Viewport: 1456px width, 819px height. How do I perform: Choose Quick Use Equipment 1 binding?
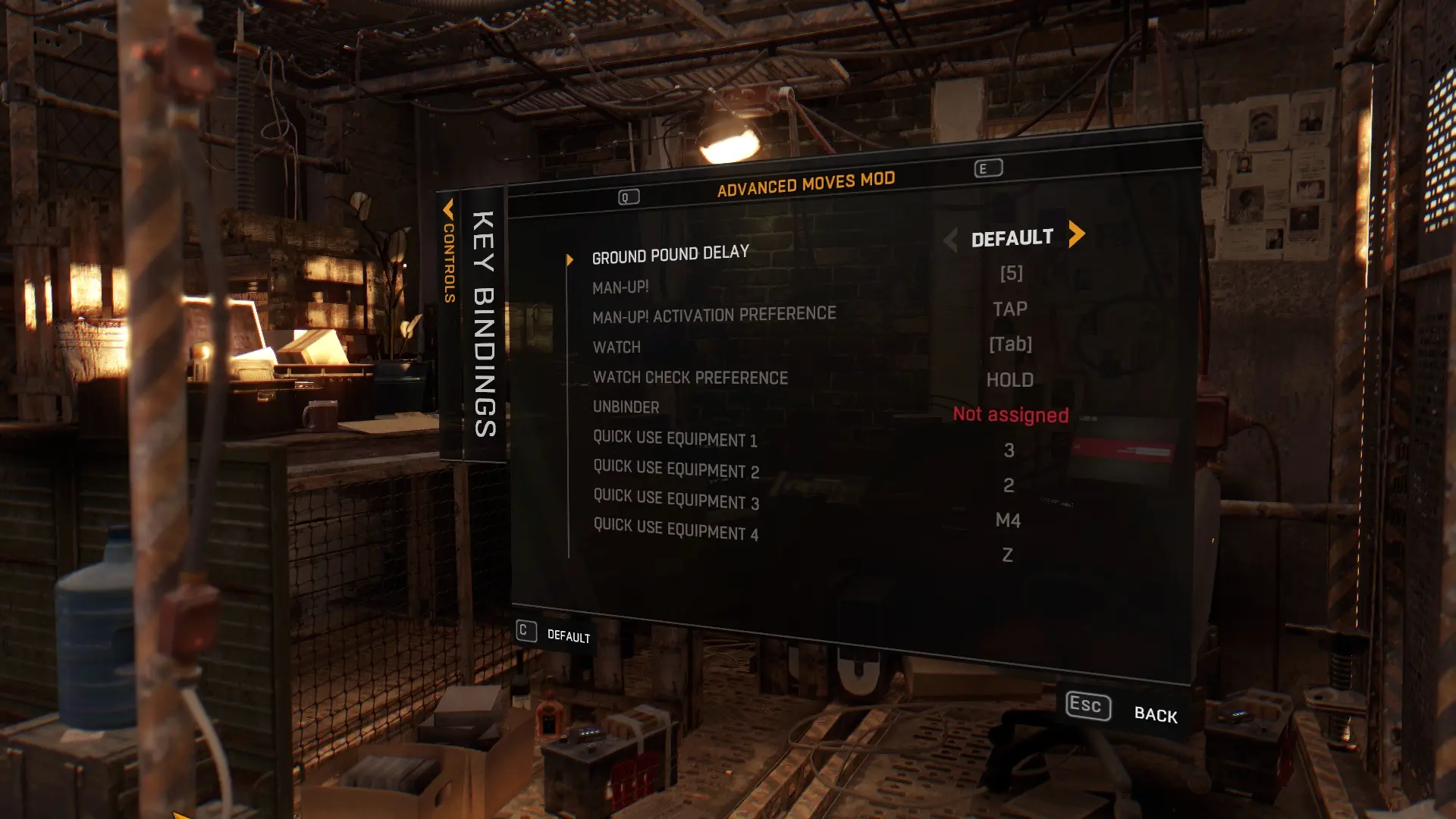(675, 438)
